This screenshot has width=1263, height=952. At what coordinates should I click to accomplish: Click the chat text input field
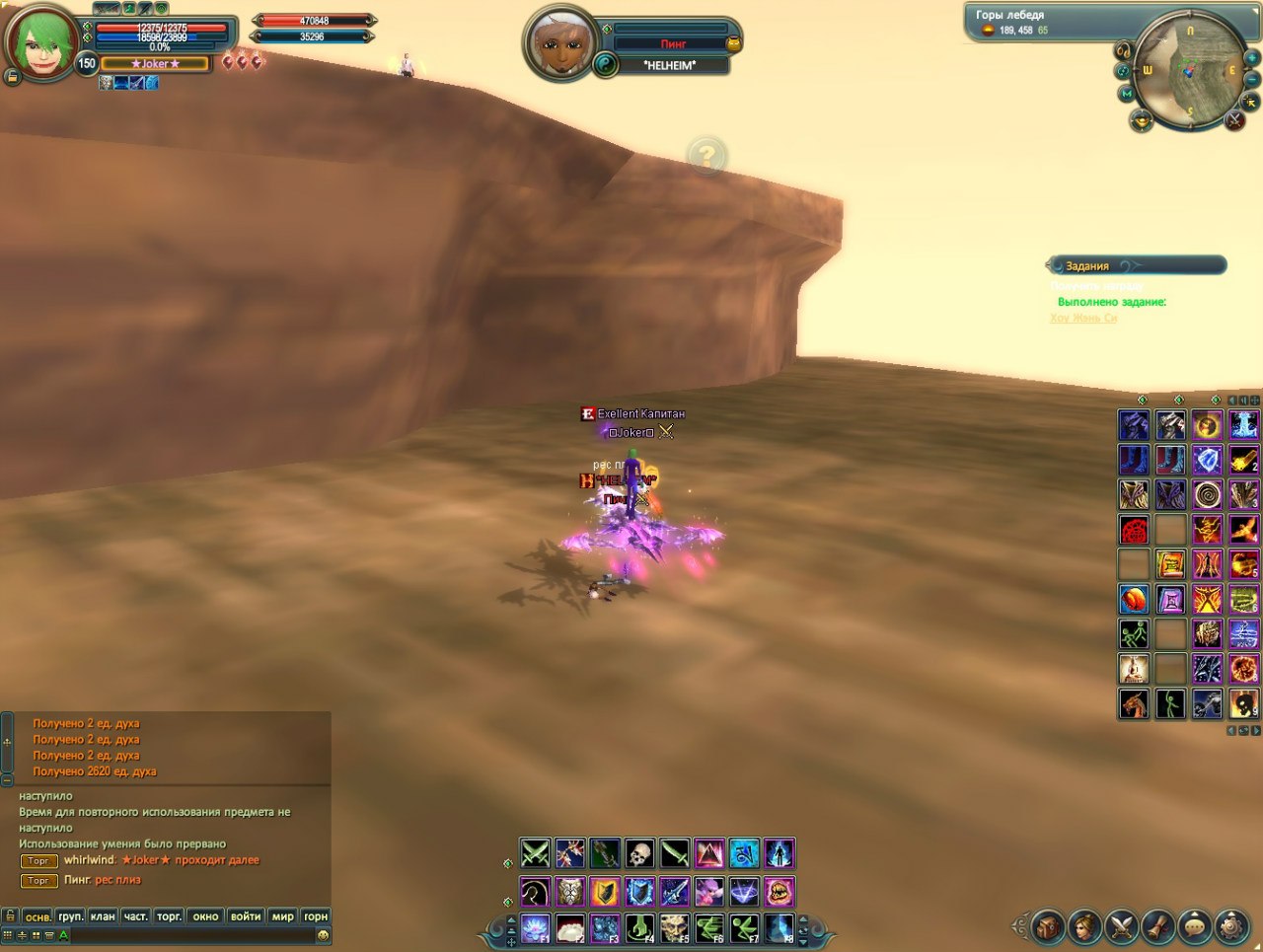pyautogui.click(x=187, y=935)
